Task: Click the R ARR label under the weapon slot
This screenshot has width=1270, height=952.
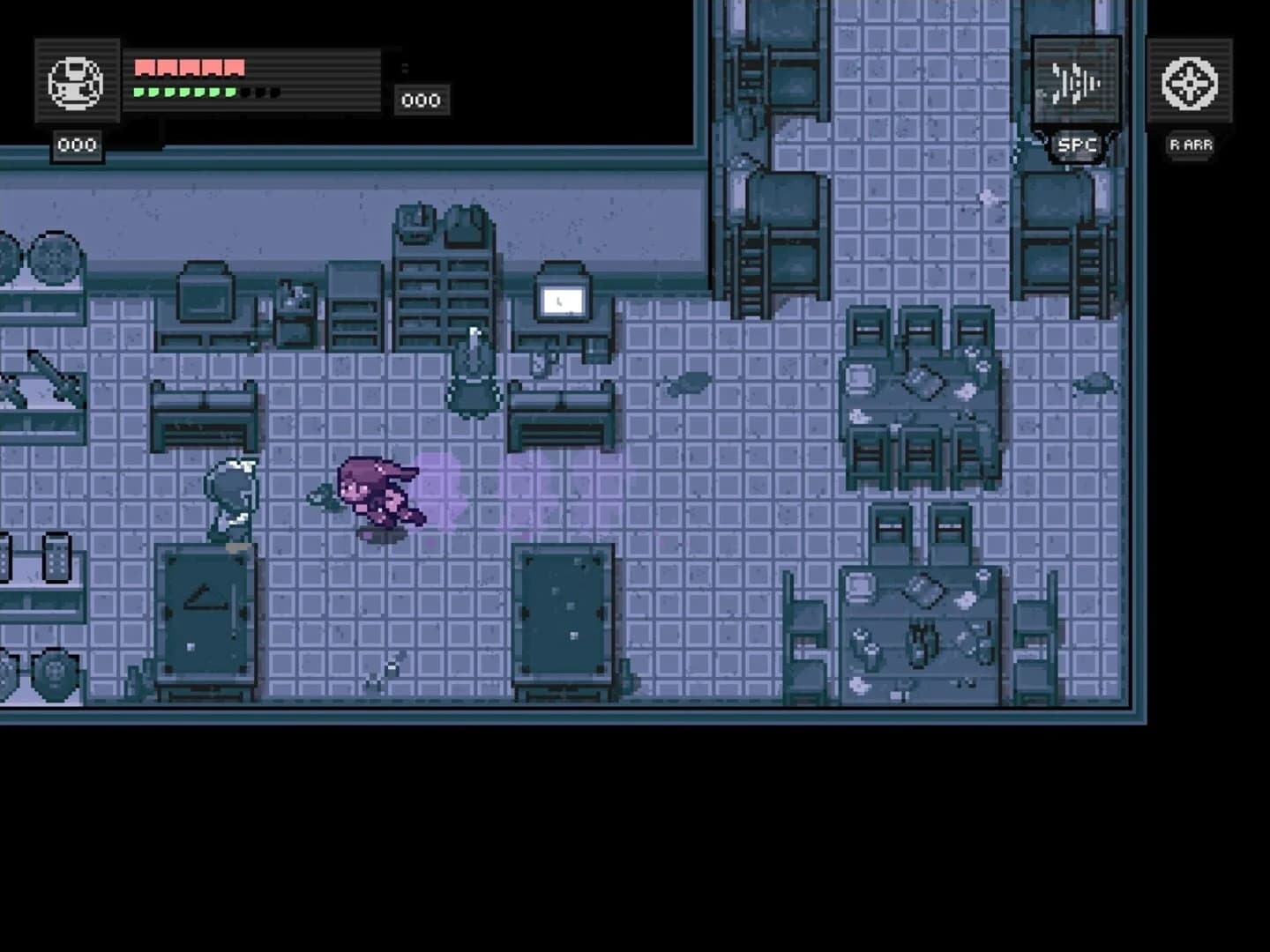Action: tap(1191, 144)
